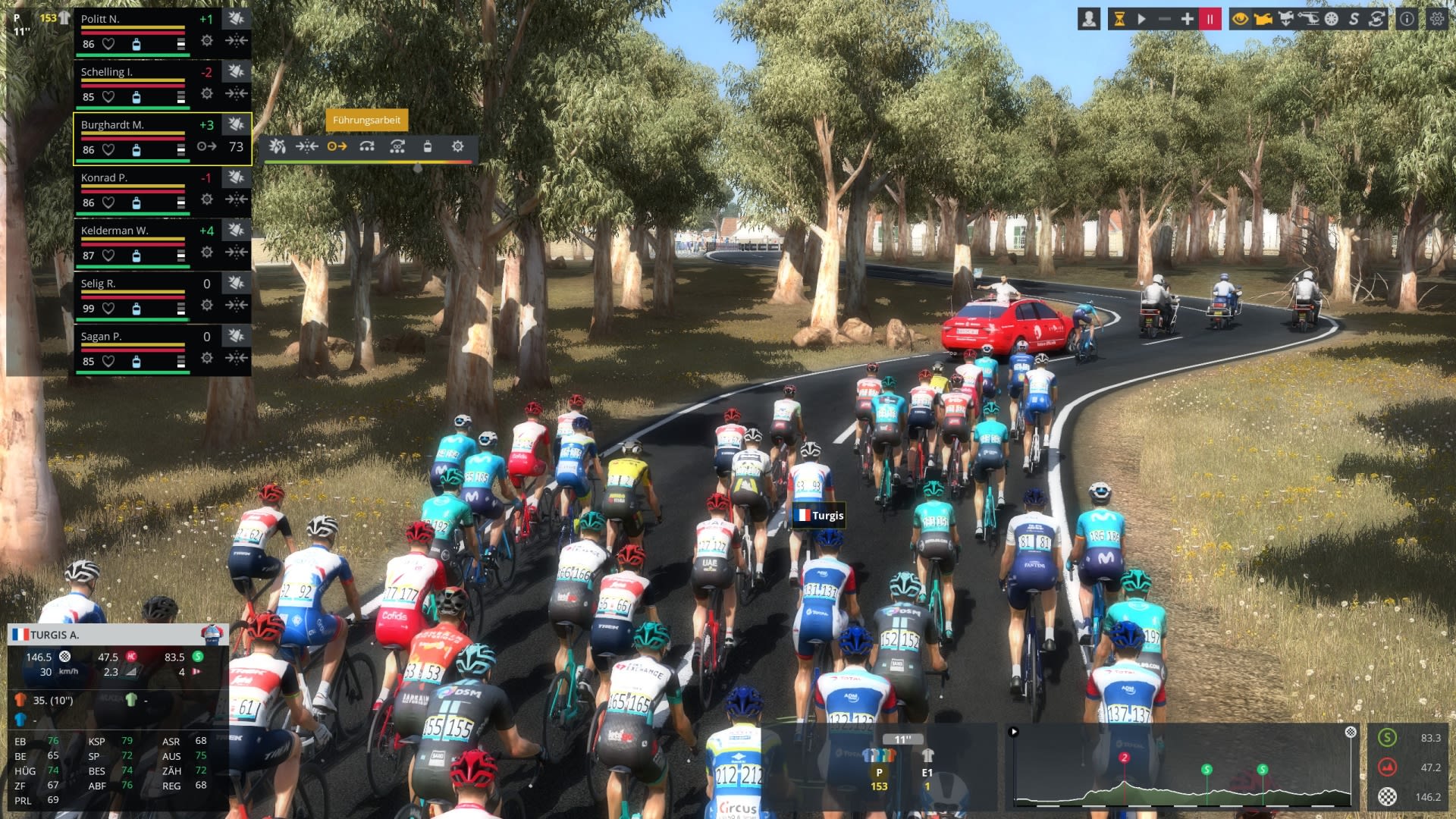
Task: Pause the race with the red pause button
Action: click(x=1210, y=20)
